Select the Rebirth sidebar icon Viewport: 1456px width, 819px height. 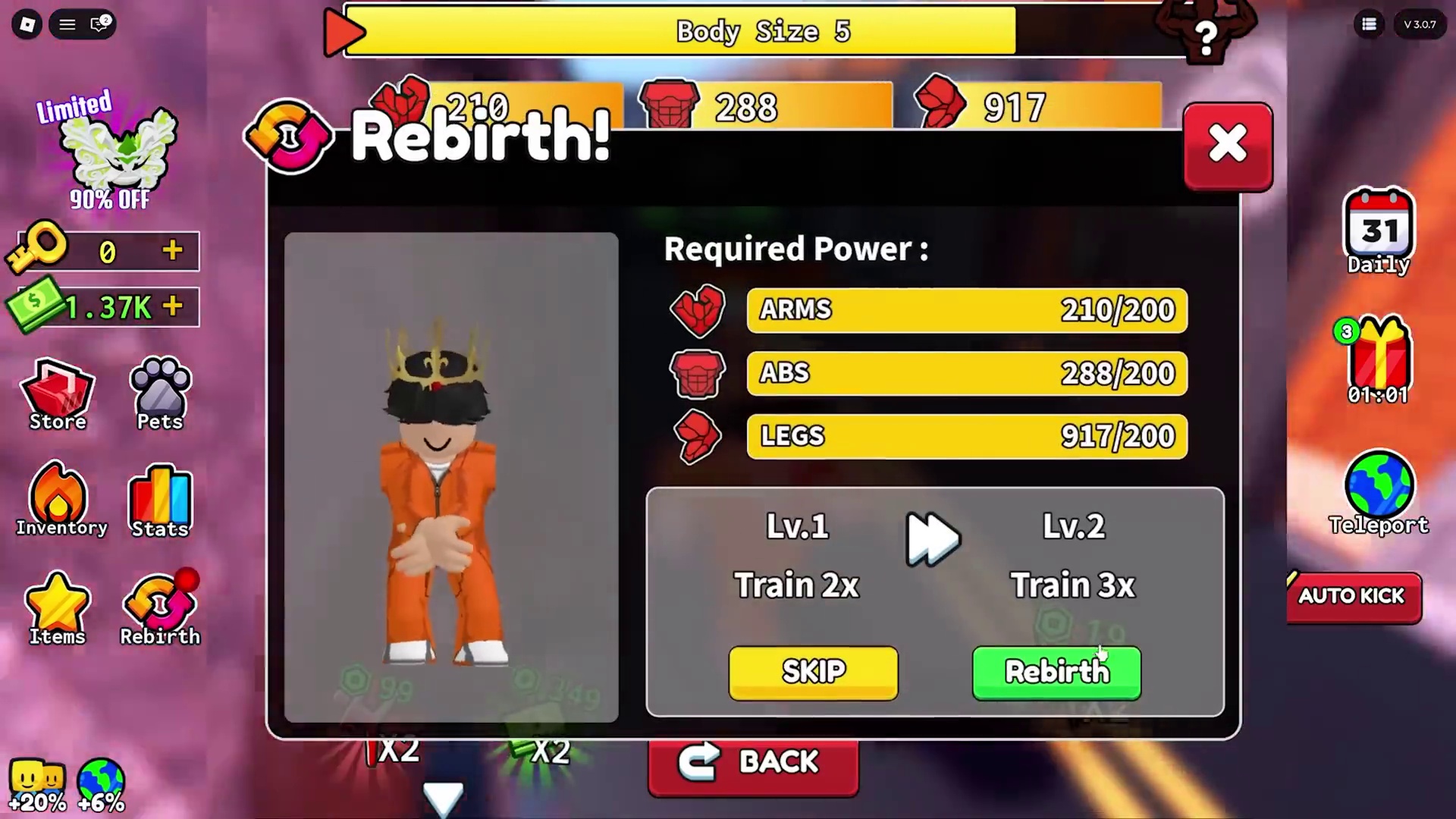160,609
